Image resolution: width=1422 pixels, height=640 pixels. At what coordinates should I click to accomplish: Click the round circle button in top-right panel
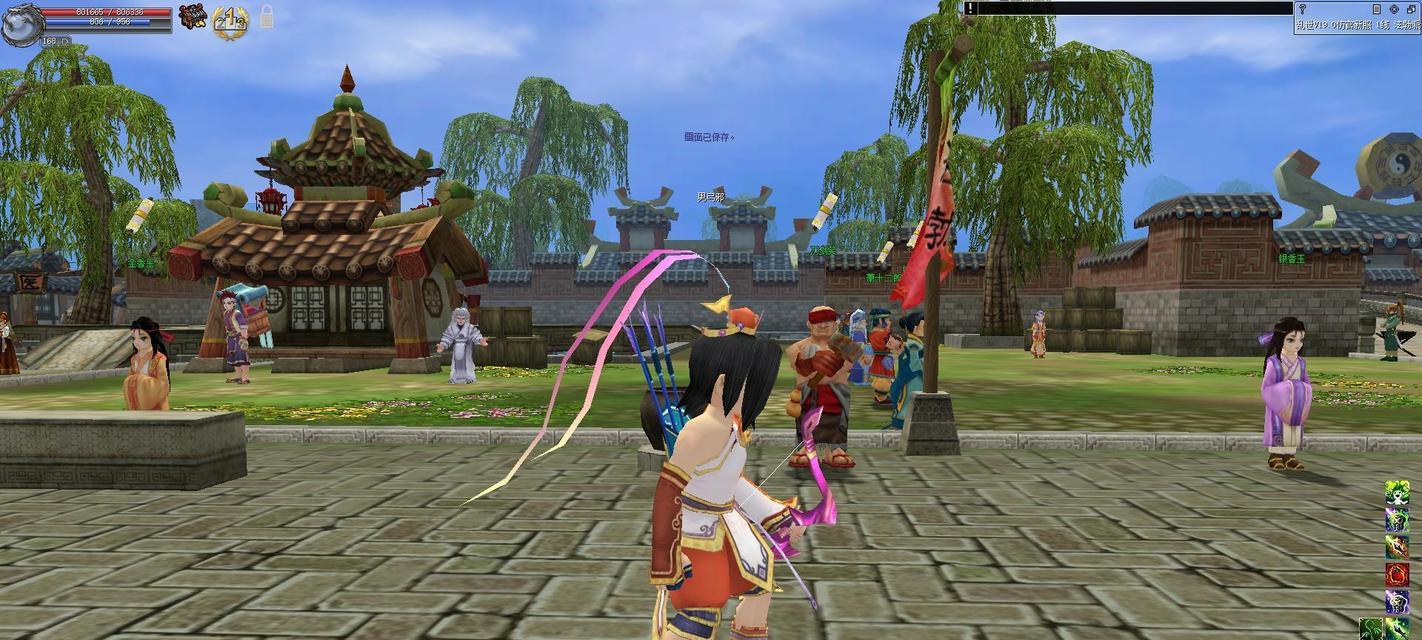pyautogui.click(x=1394, y=9)
